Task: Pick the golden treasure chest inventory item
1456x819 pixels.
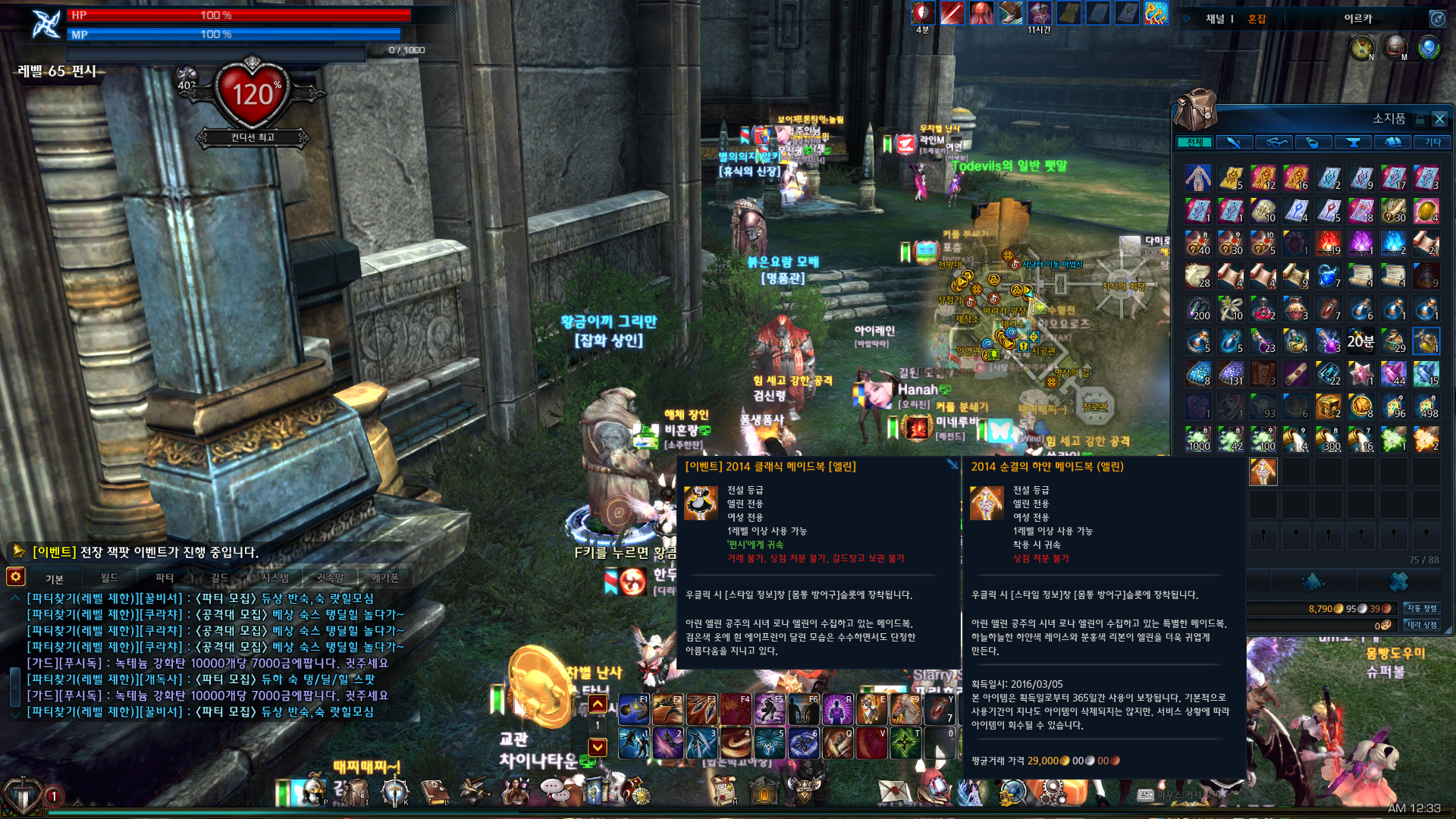Action: pyautogui.click(x=1328, y=406)
